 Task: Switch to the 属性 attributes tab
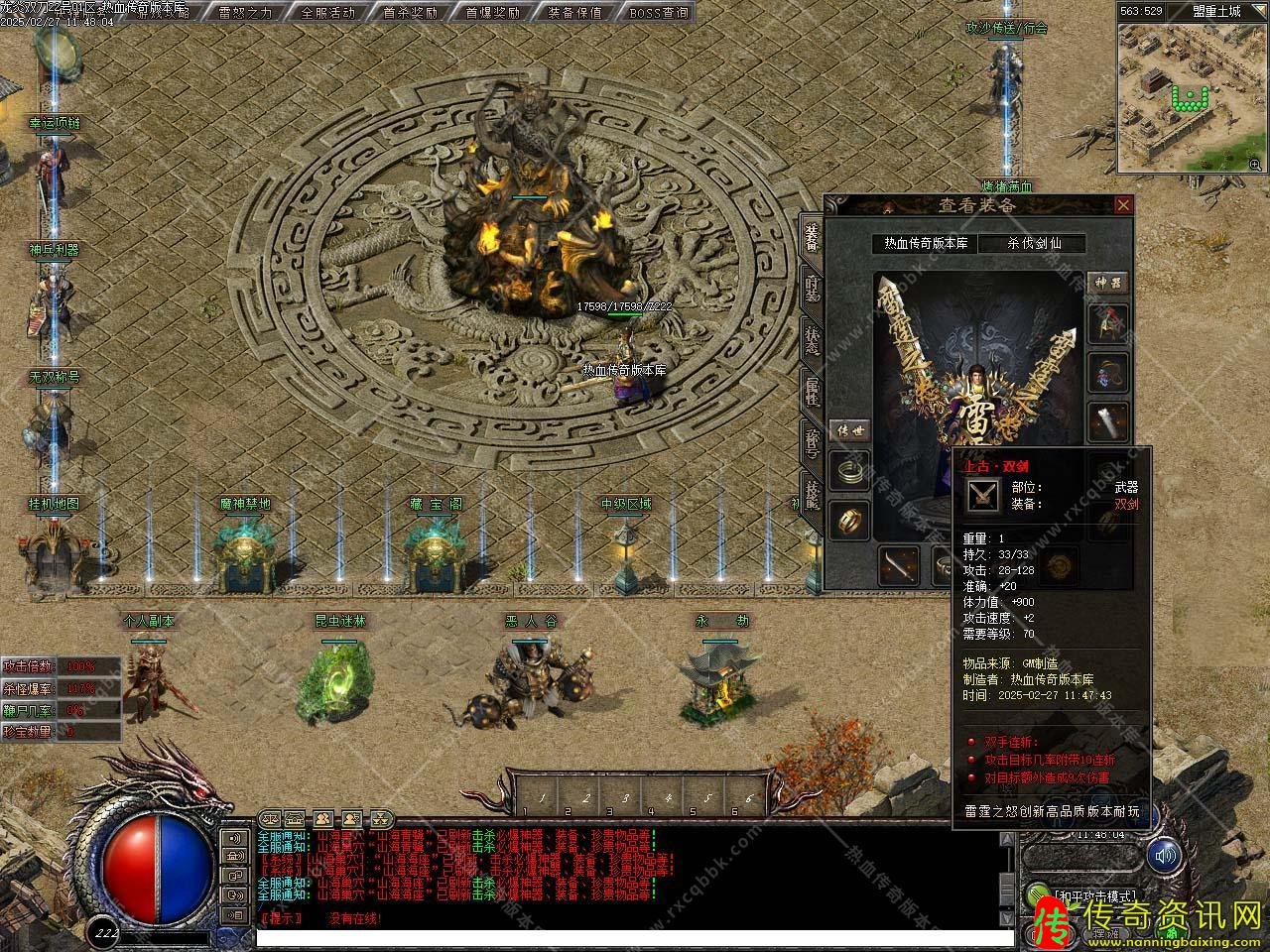[812, 391]
